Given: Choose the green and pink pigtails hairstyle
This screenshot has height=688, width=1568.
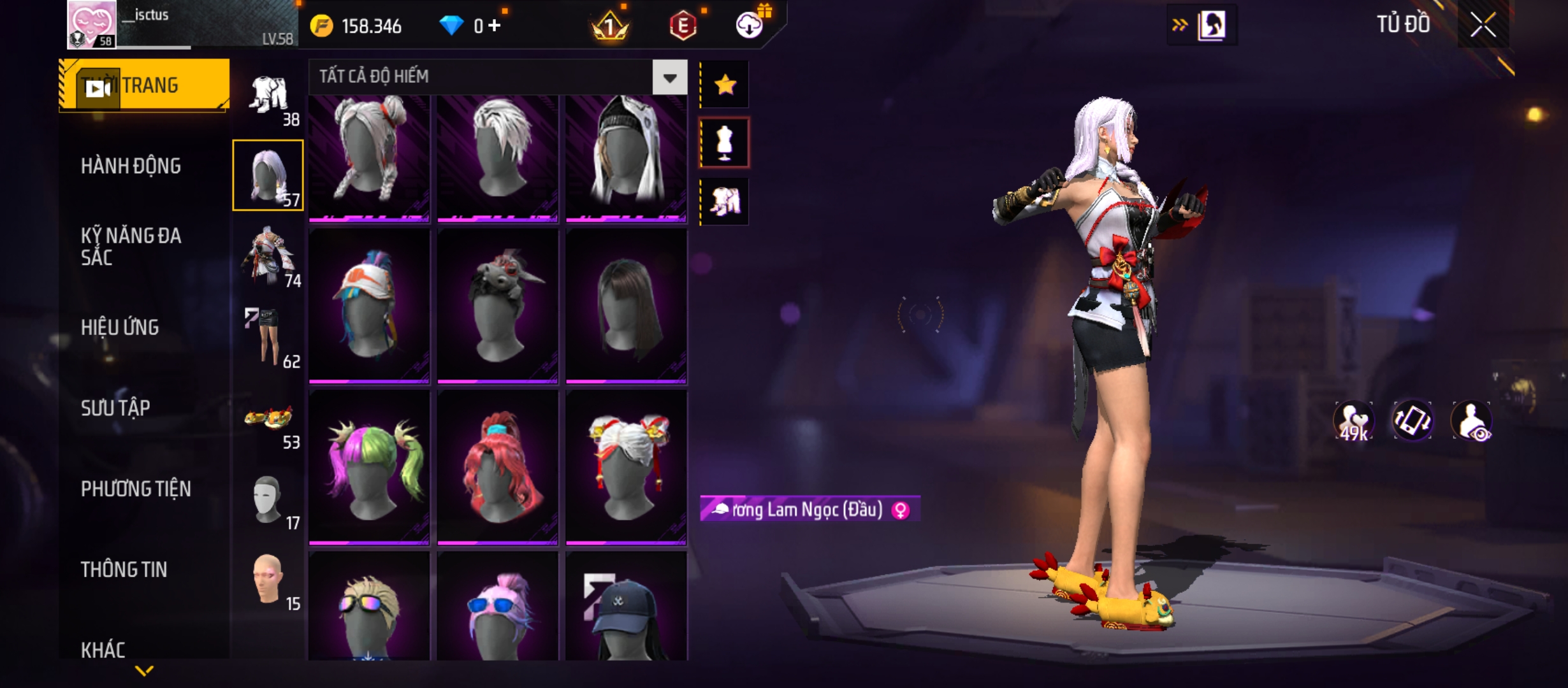Looking at the screenshot, I should click(370, 468).
